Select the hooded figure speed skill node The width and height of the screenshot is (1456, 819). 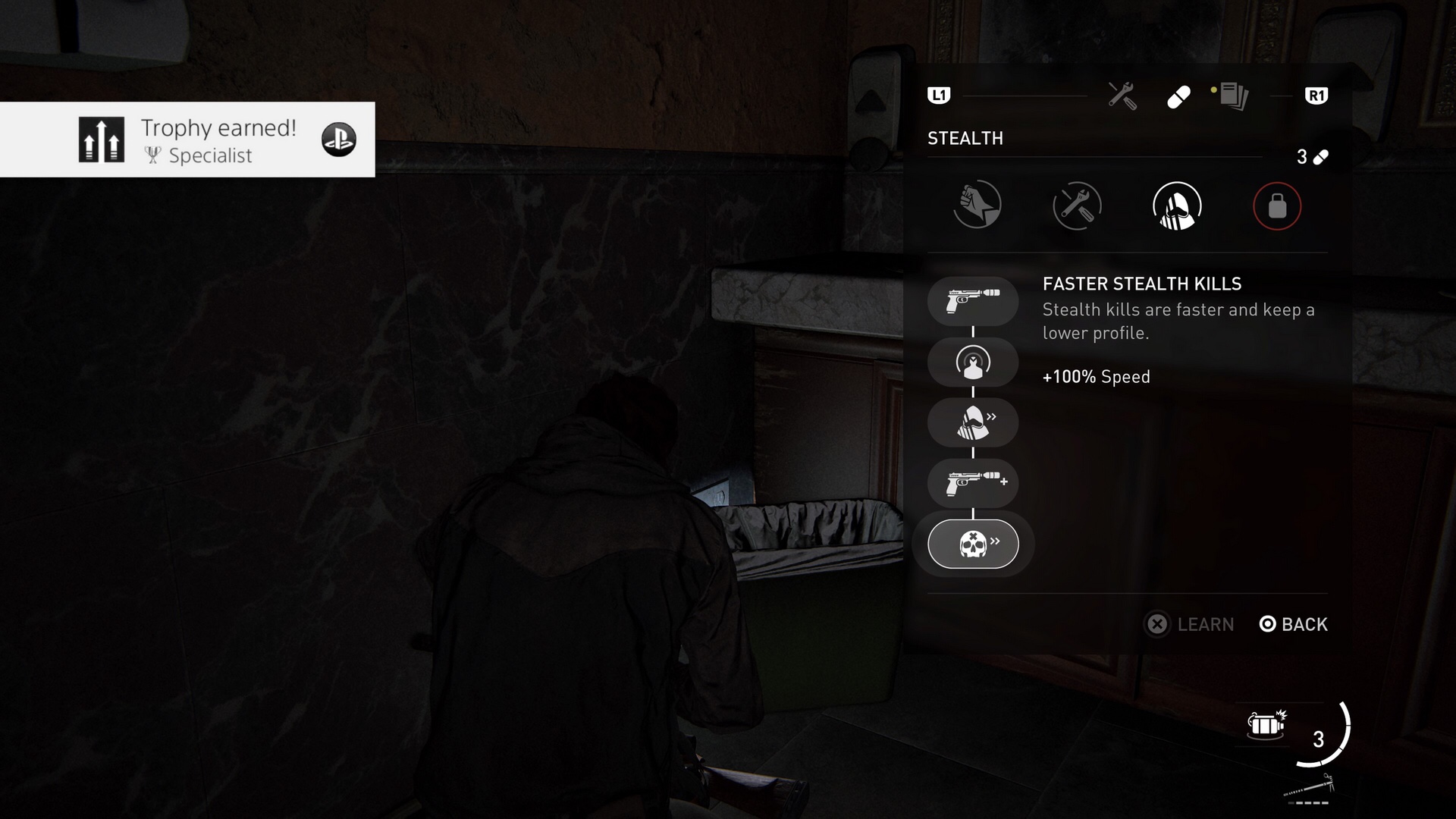pyautogui.click(x=973, y=422)
